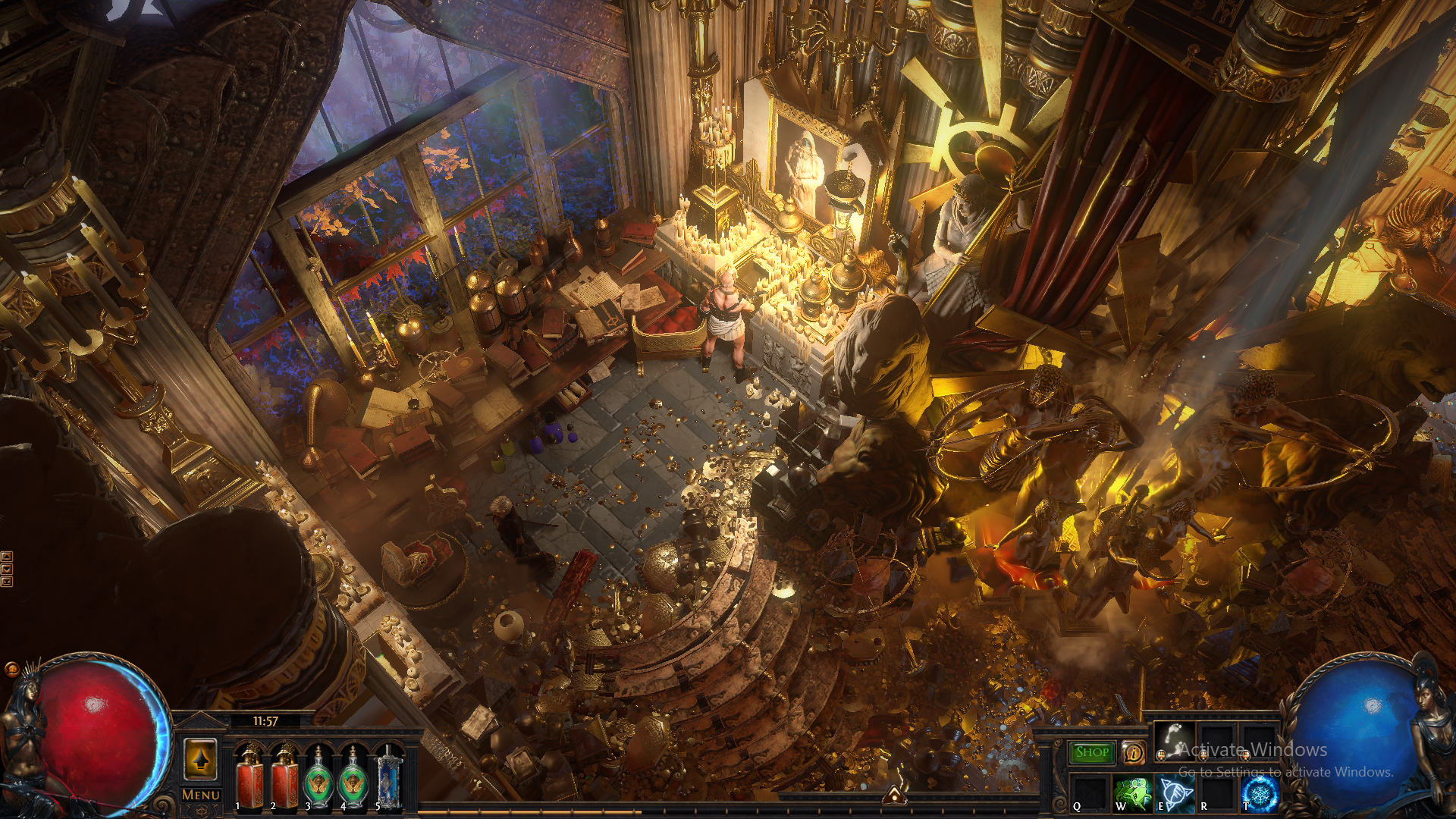The width and height of the screenshot is (1456, 819).
Task: Click the orange info speech-bubble icon
Action: [1134, 752]
